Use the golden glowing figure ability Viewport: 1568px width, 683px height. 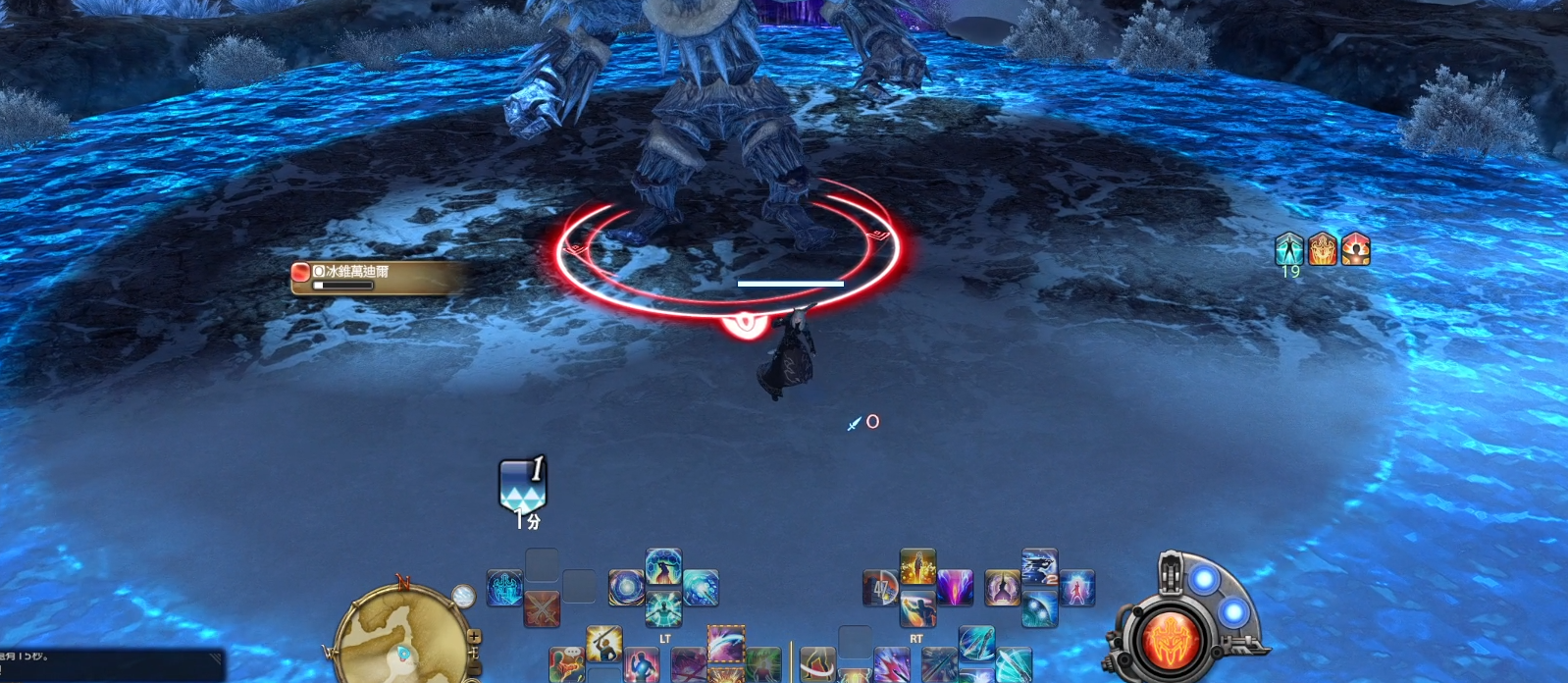pos(917,567)
